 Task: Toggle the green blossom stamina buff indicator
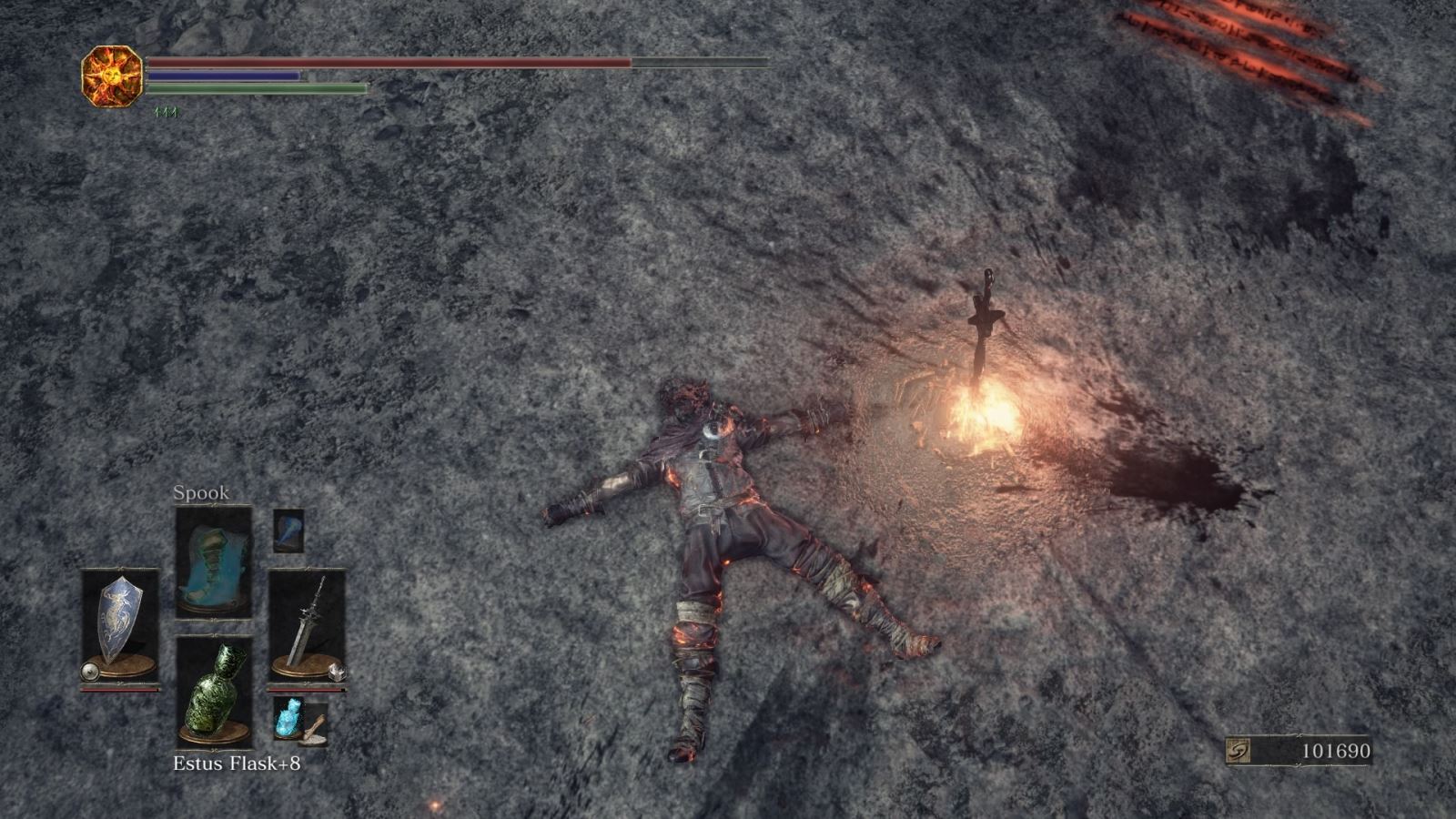(x=162, y=109)
